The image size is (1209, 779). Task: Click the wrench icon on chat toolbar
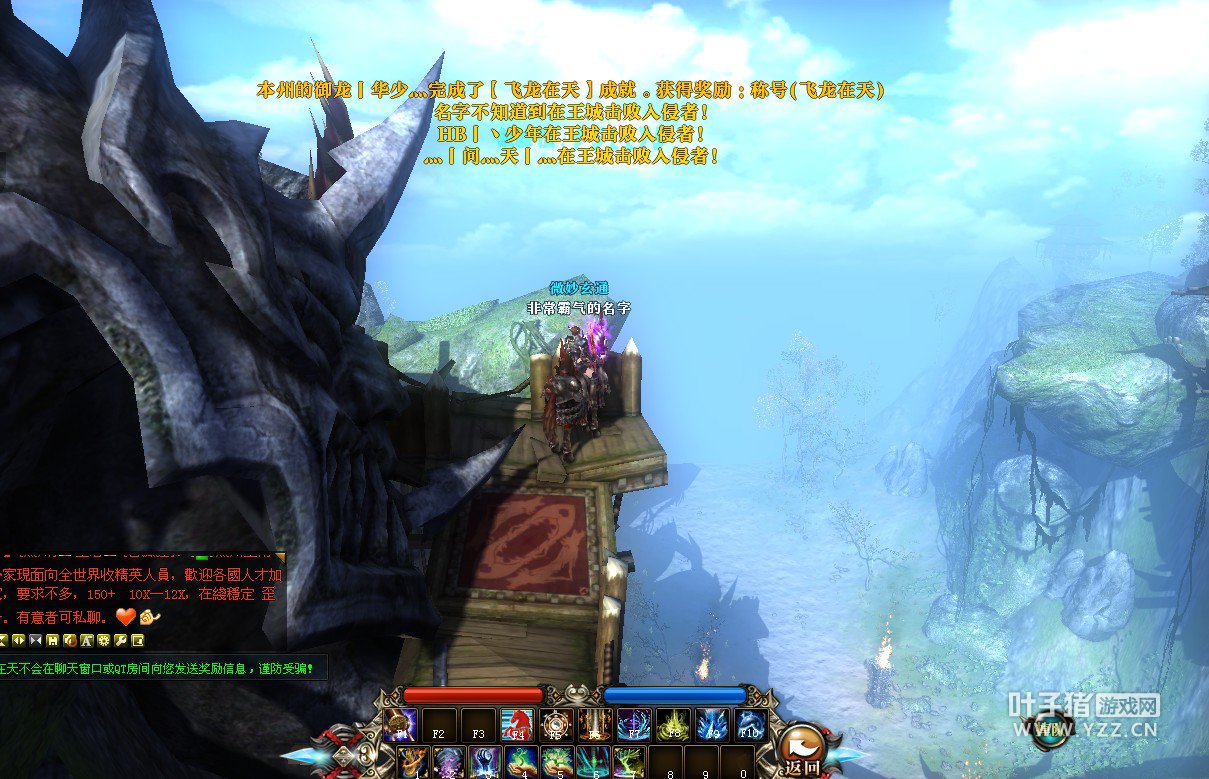coord(121,640)
